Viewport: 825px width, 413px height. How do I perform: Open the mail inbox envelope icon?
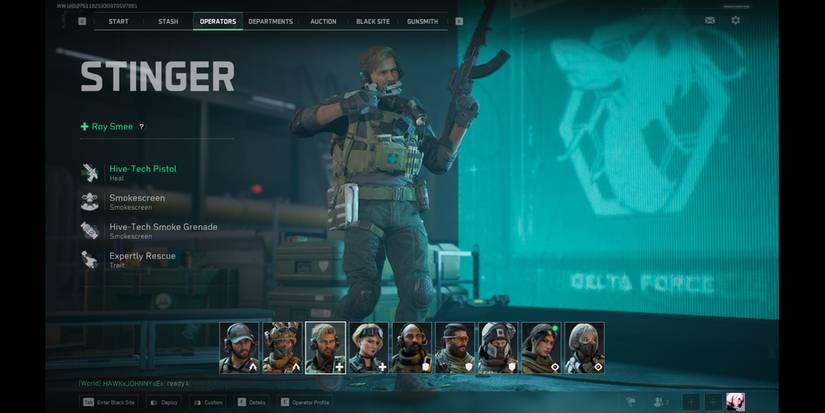click(710, 20)
